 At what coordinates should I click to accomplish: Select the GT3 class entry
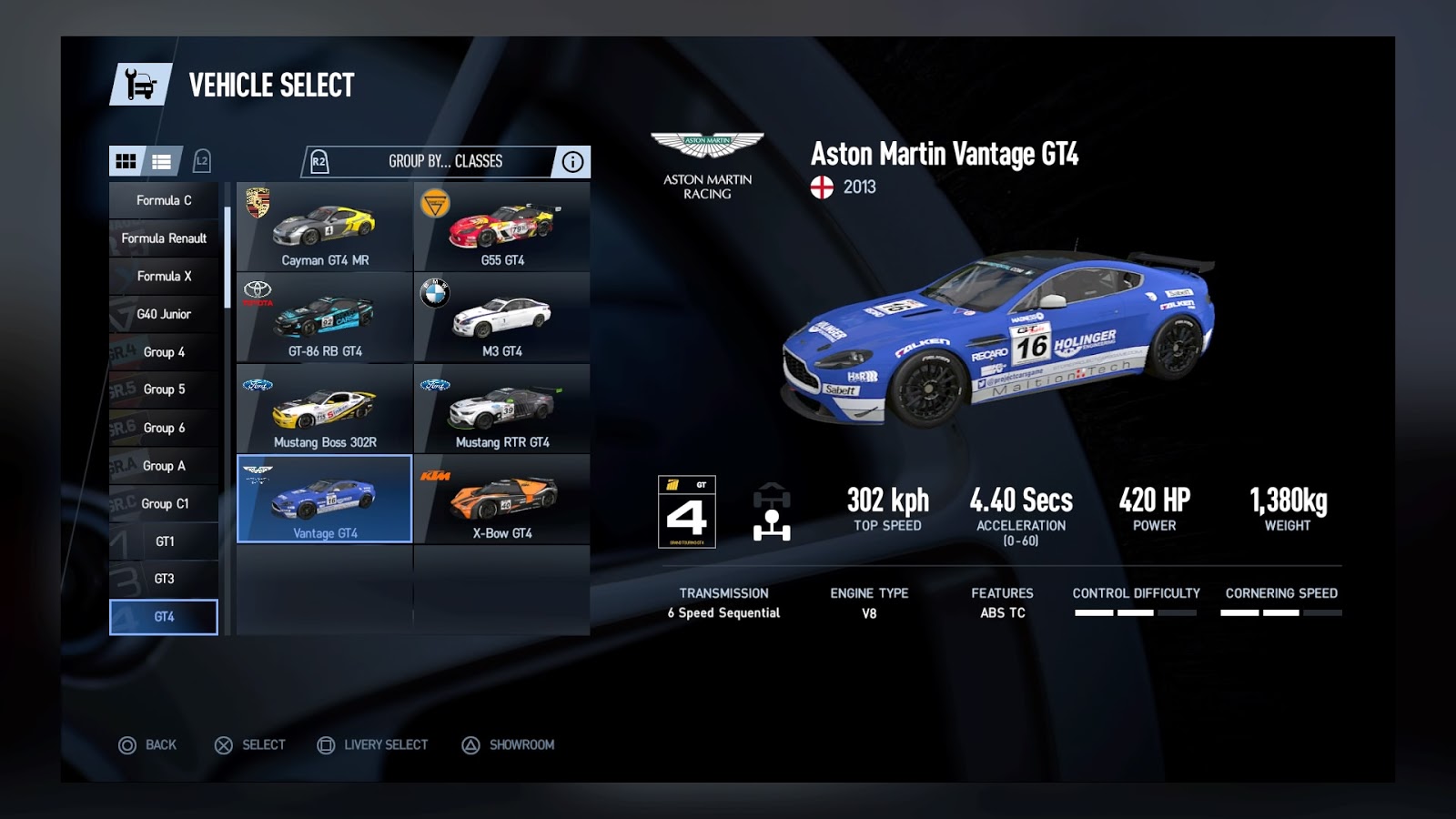164,579
